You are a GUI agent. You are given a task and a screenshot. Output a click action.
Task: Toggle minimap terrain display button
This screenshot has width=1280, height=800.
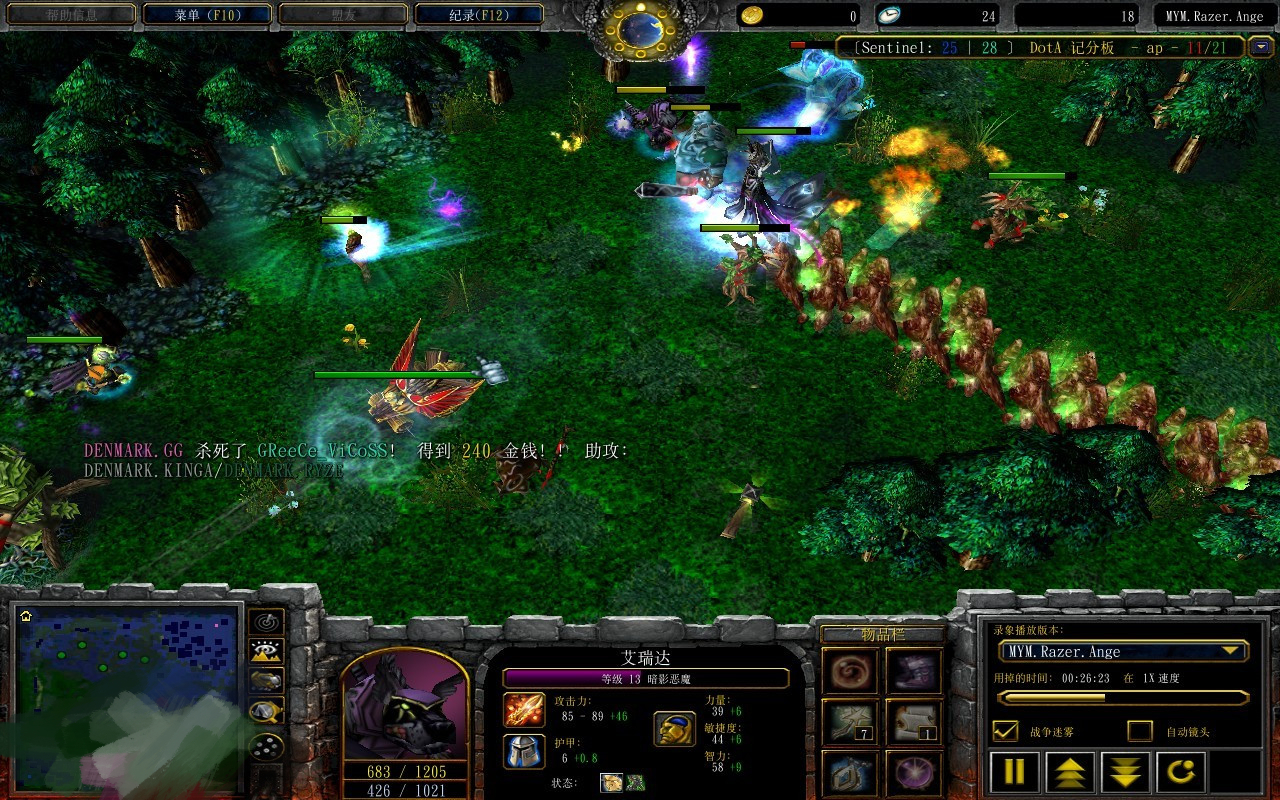tap(266, 651)
